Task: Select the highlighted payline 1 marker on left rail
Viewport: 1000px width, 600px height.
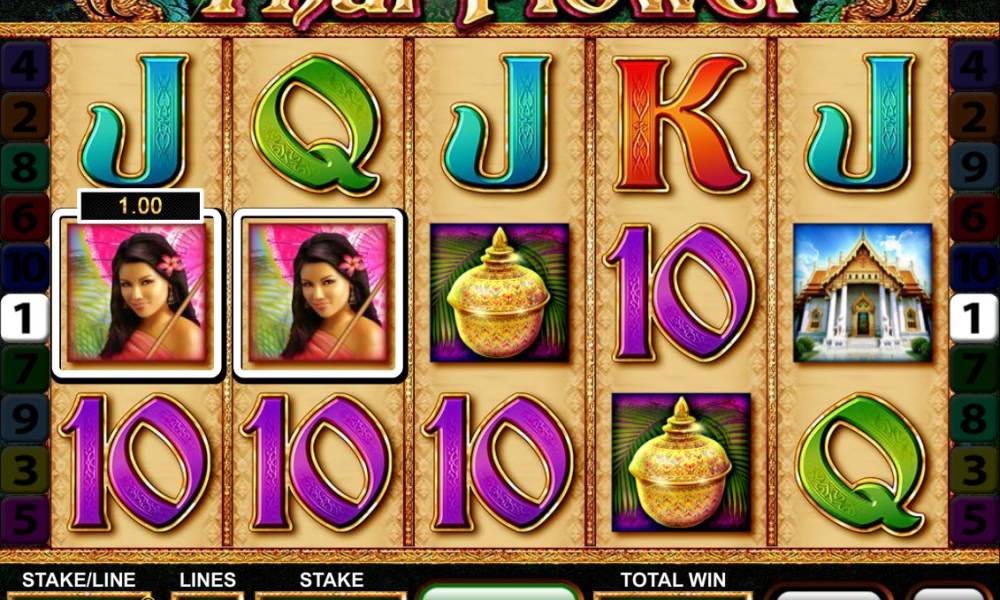Action: (25, 320)
